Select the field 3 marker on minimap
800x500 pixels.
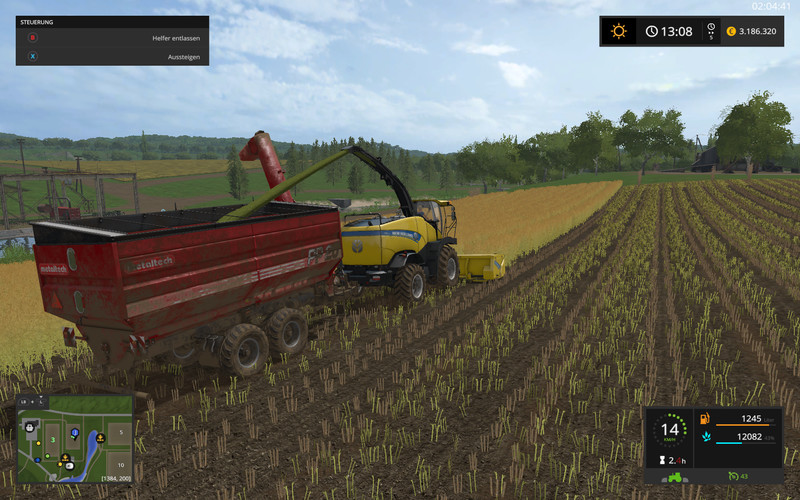(52, 439)
